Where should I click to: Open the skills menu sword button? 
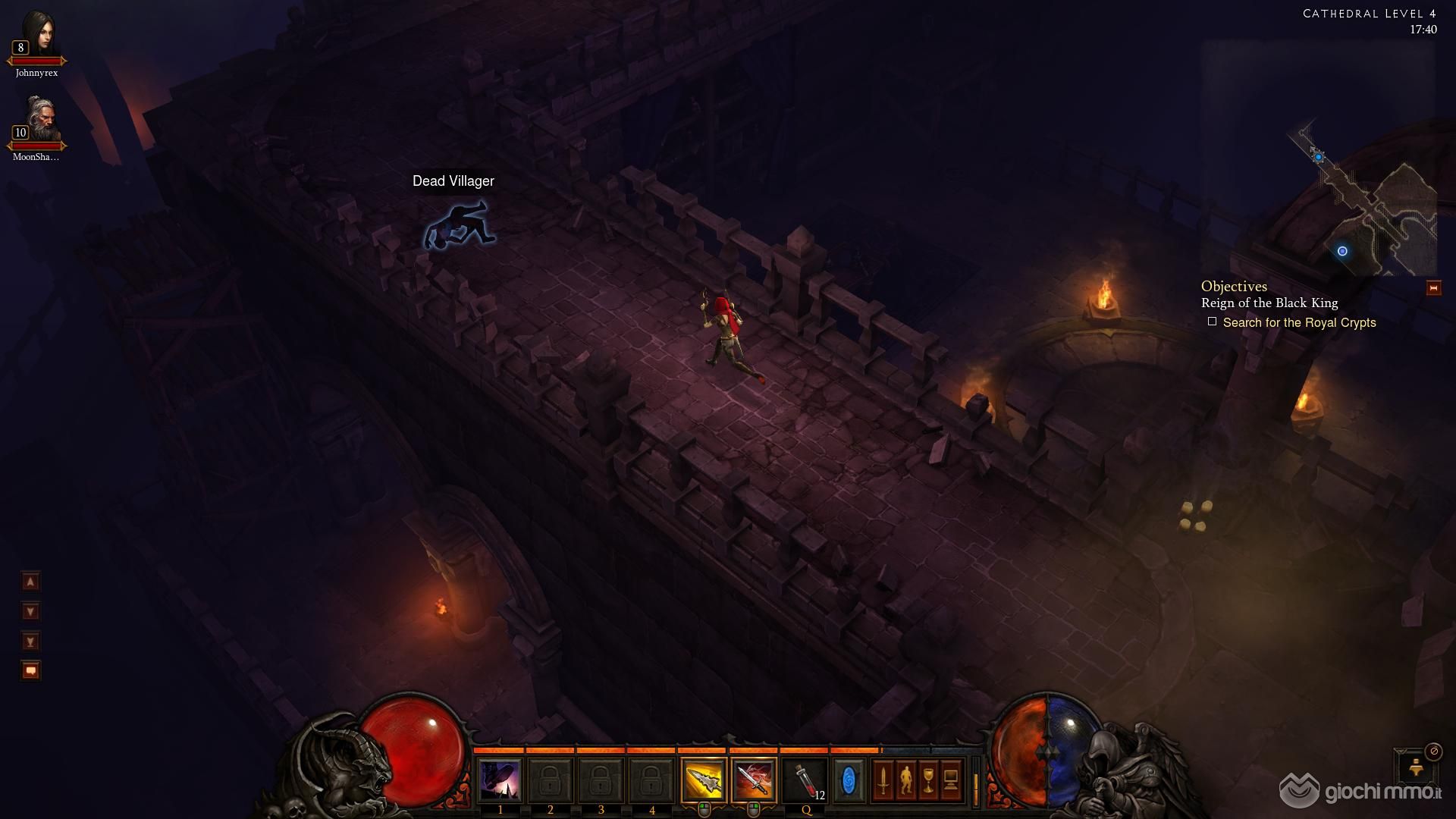pos(883,780)
